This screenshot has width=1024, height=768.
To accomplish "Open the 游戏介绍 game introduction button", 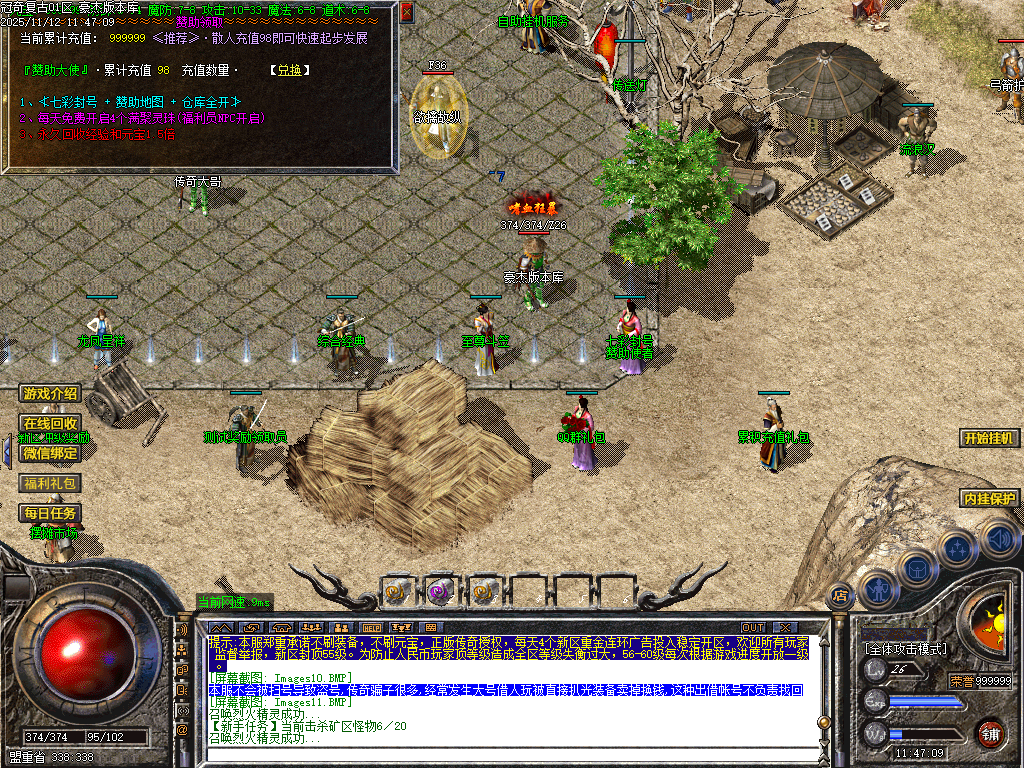I will coord(50,394).
